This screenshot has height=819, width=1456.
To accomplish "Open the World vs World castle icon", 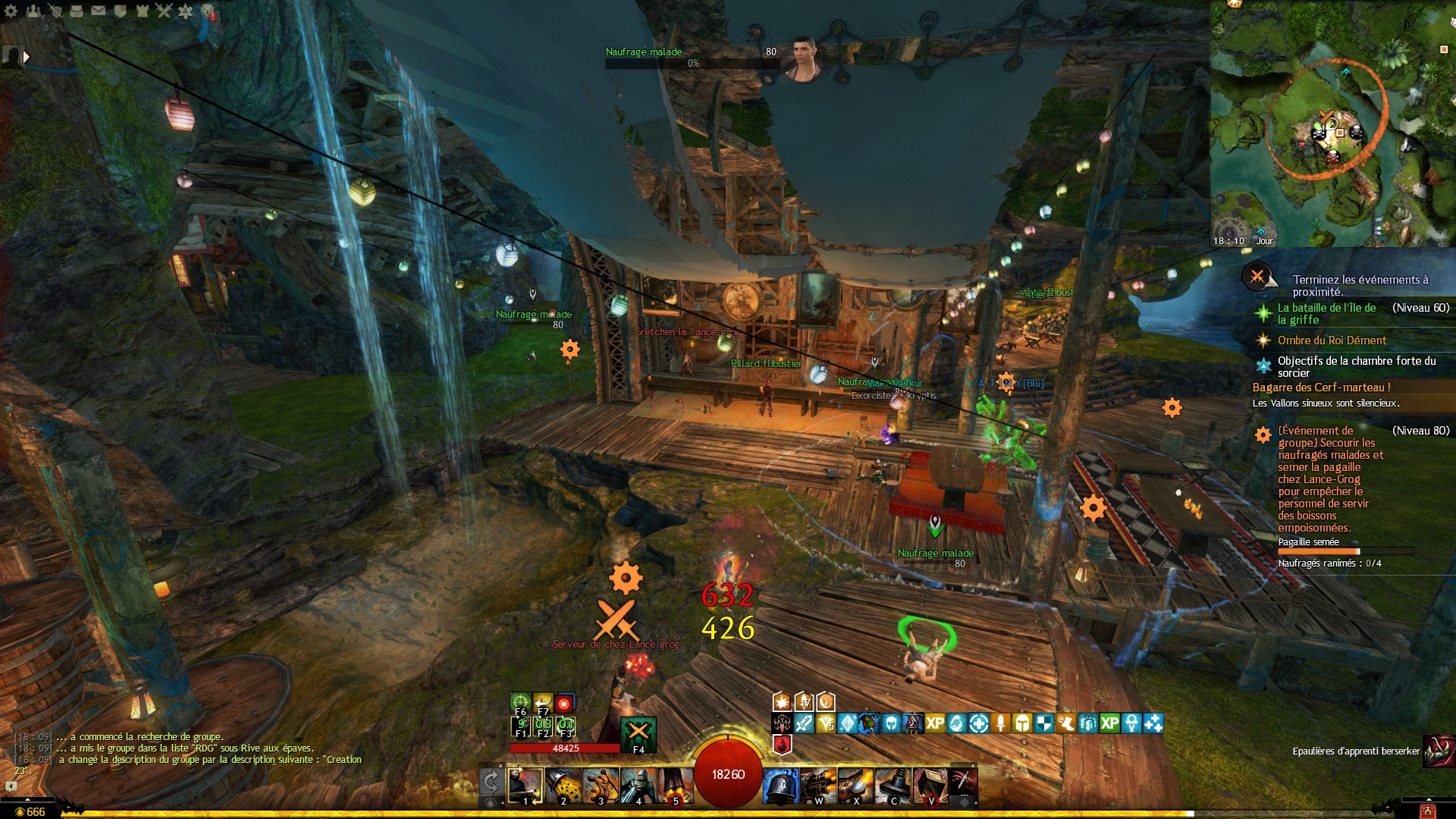I will pyautogui.click(x=142, y=11).
